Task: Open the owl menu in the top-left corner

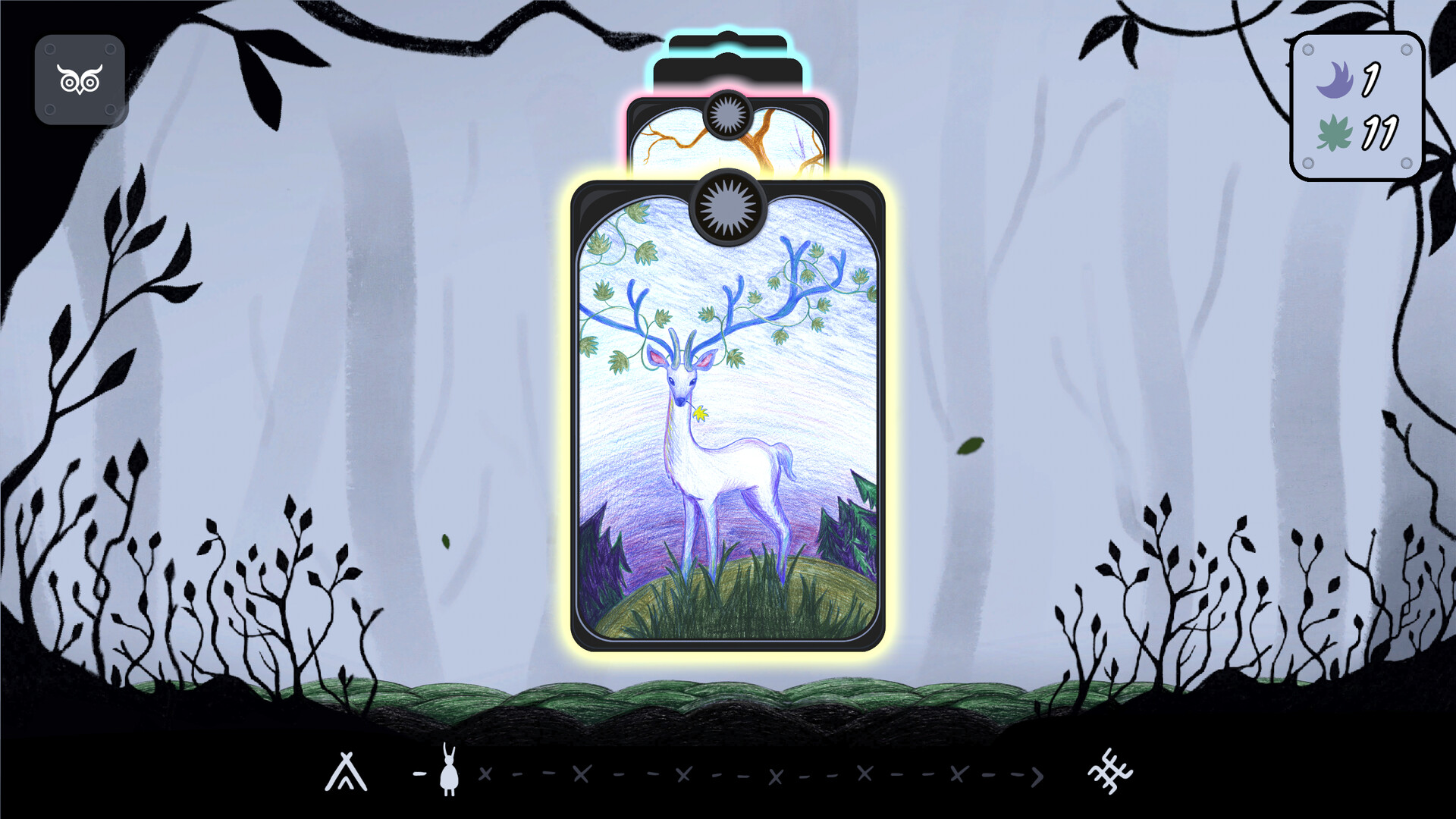Action: point(80,80)
